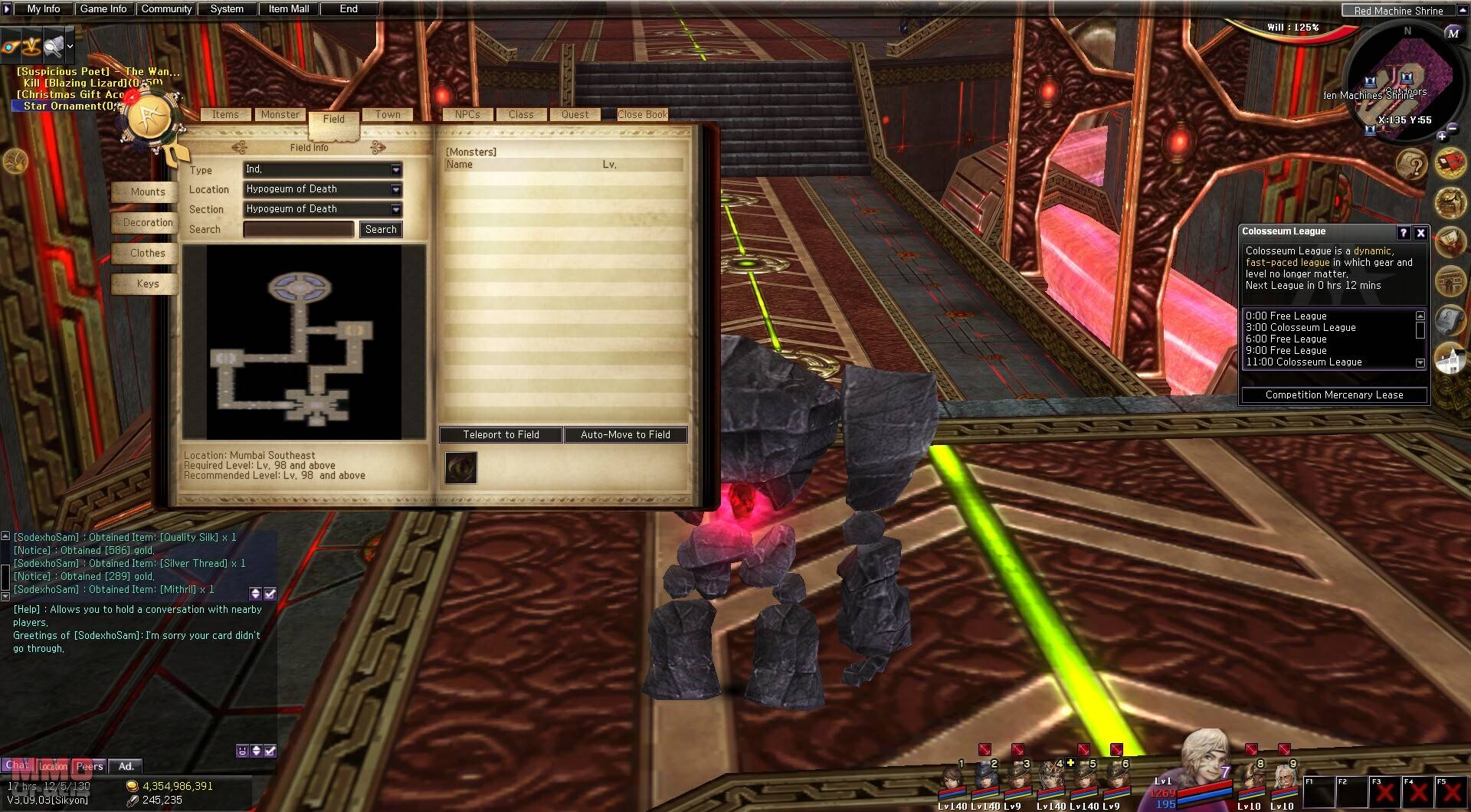Click the Search button
Image resolution: width=1471 pixels, height=812 pixels.
(x=381, y=229)
